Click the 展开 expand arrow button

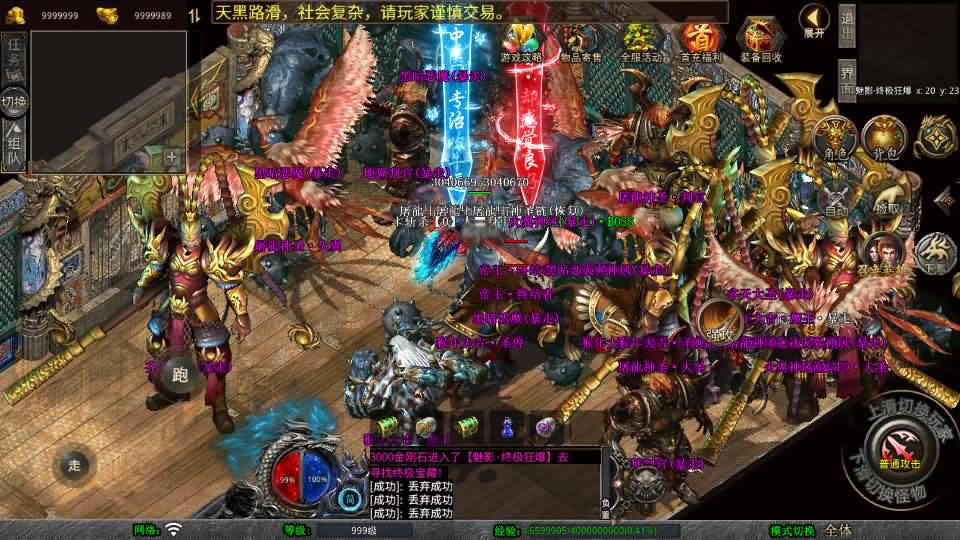coord(814,20)
